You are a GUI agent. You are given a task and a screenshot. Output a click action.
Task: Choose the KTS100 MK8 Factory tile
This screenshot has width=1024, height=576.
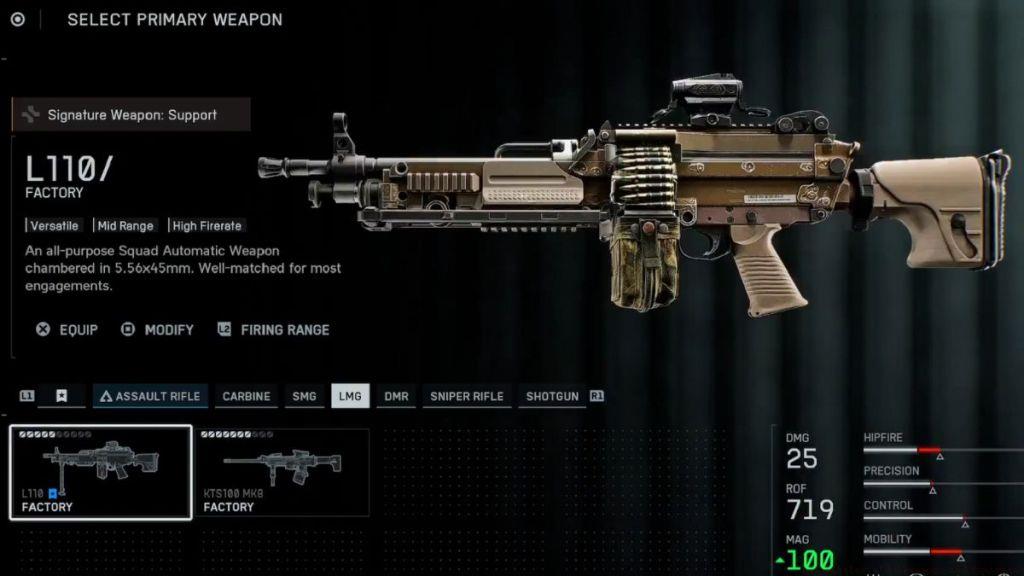click(x=282, y=472)
